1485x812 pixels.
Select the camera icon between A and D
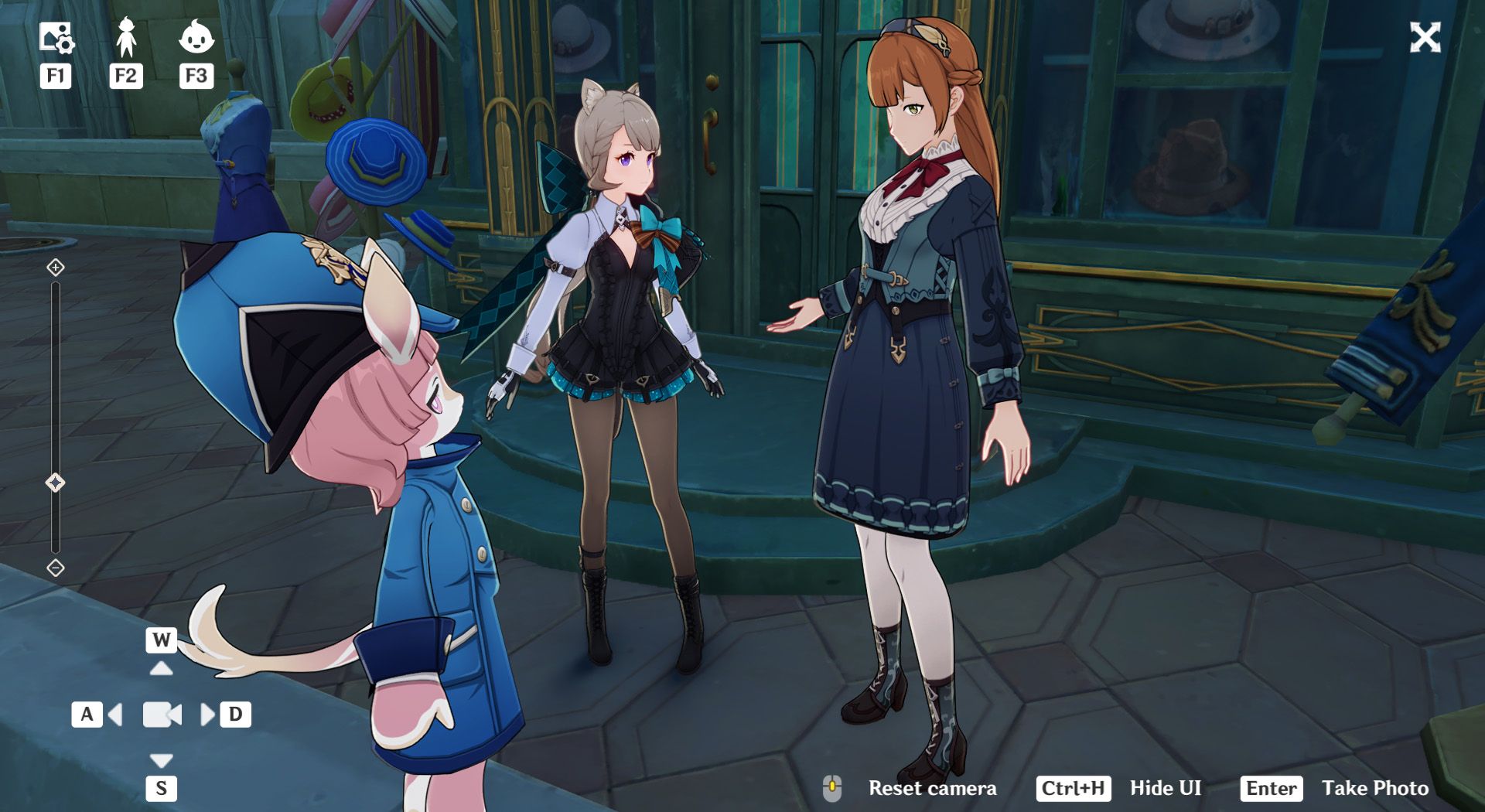coord(161,716)
